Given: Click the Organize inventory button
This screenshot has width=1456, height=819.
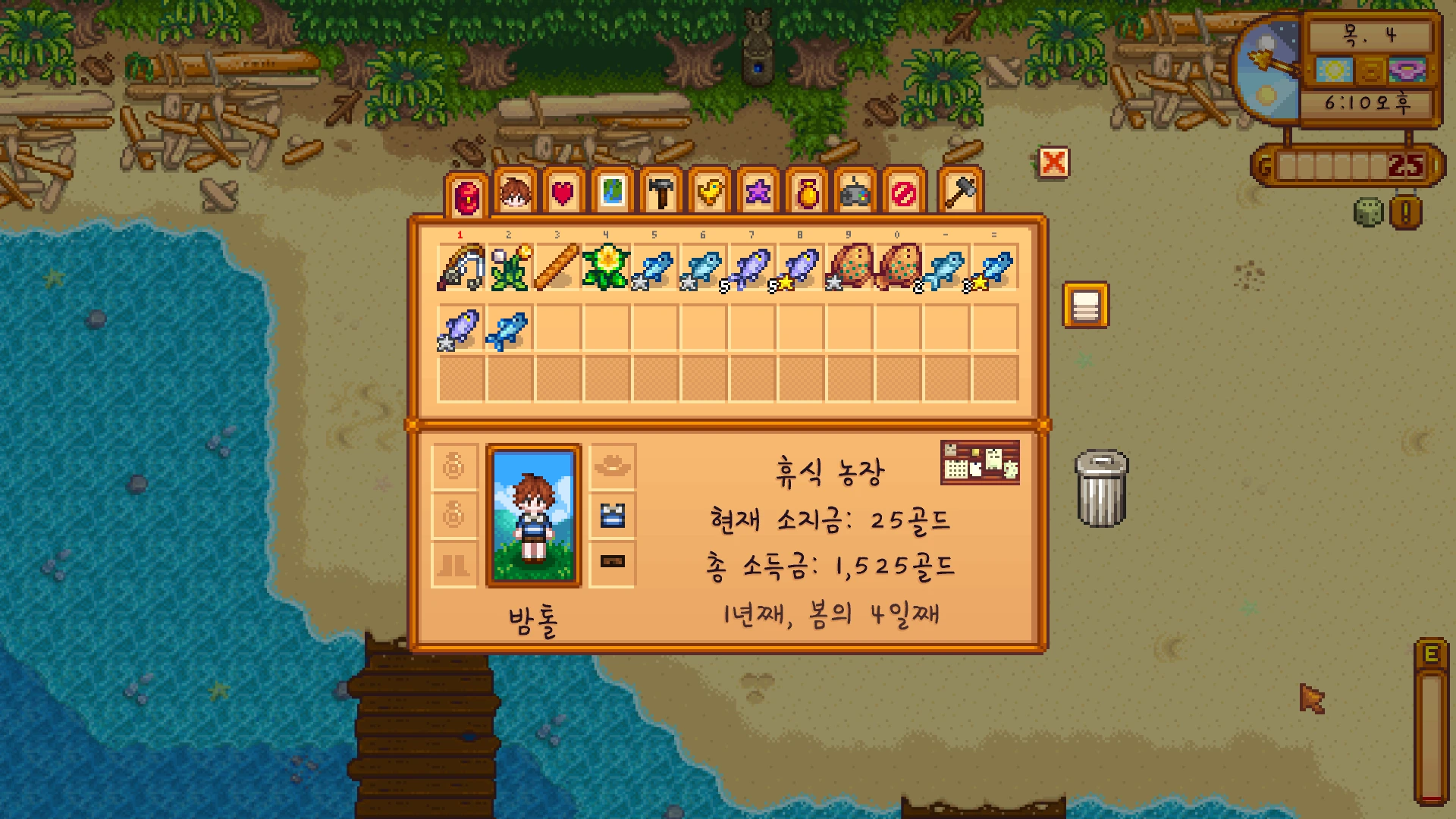Looking at the screenshot, I should coord(1085,305).
